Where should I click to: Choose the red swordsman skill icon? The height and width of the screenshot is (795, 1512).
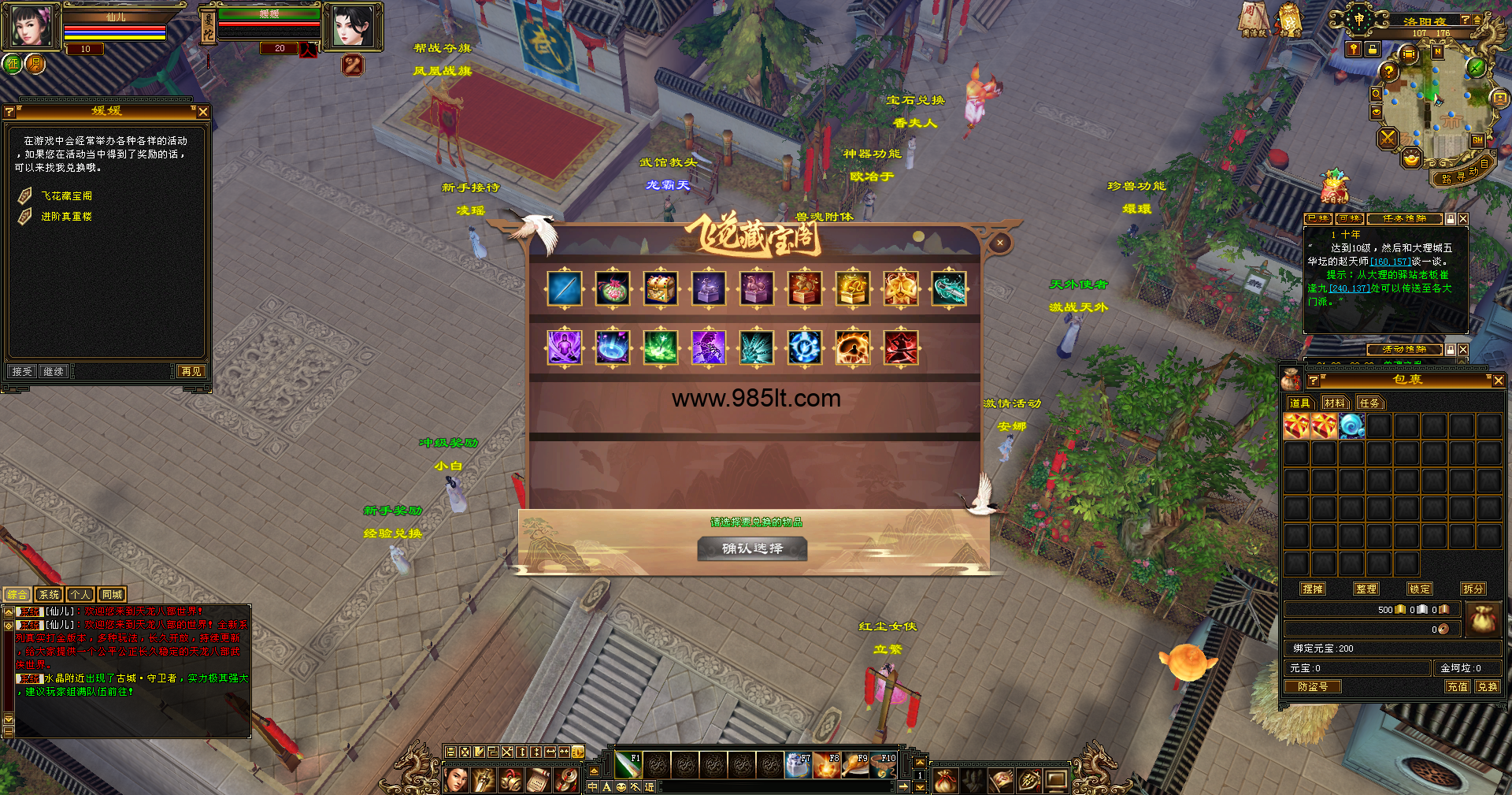pyautogui.click(x=901, y=347)
